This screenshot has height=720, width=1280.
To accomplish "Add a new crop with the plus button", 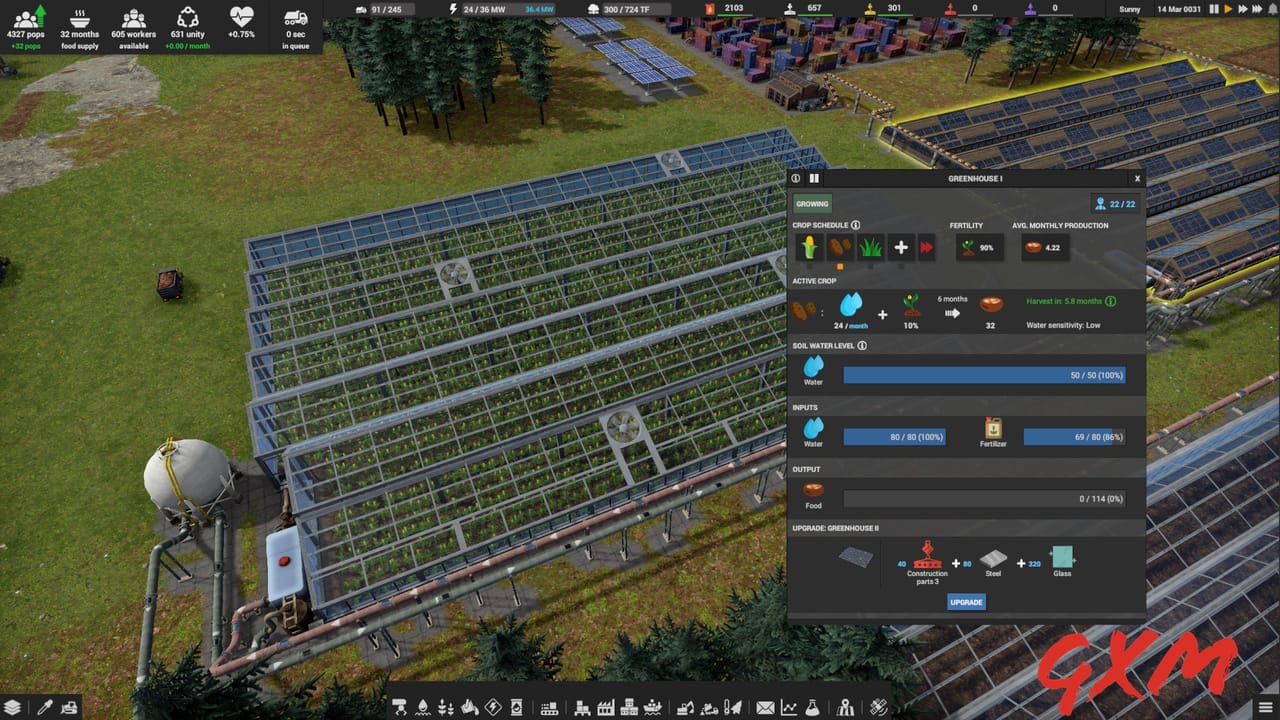I will coord(901,247).
